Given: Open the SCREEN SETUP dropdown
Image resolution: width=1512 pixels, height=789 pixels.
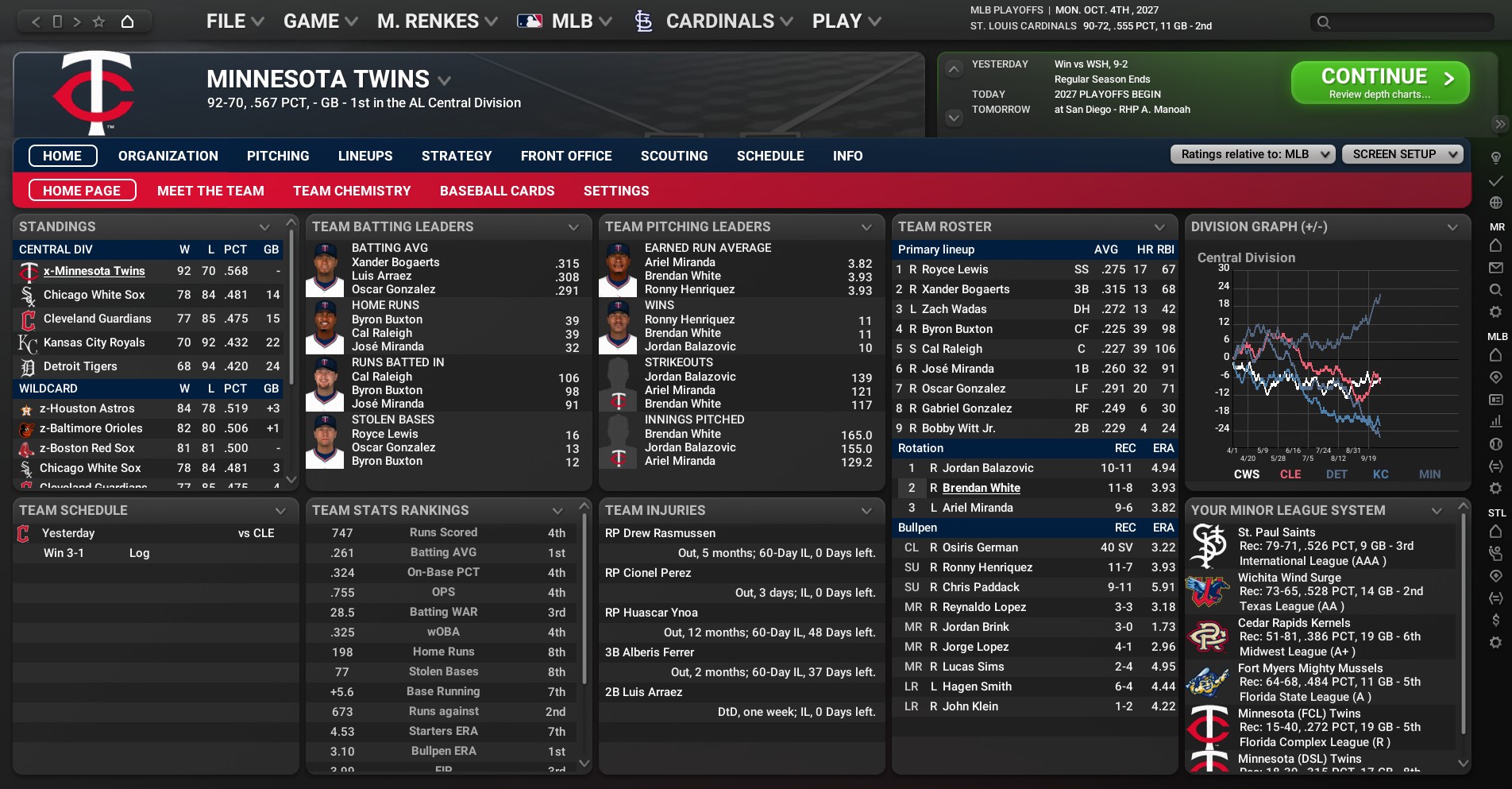Looking at the screenshot, I should pyautogui.click(x=1402, y=154).
